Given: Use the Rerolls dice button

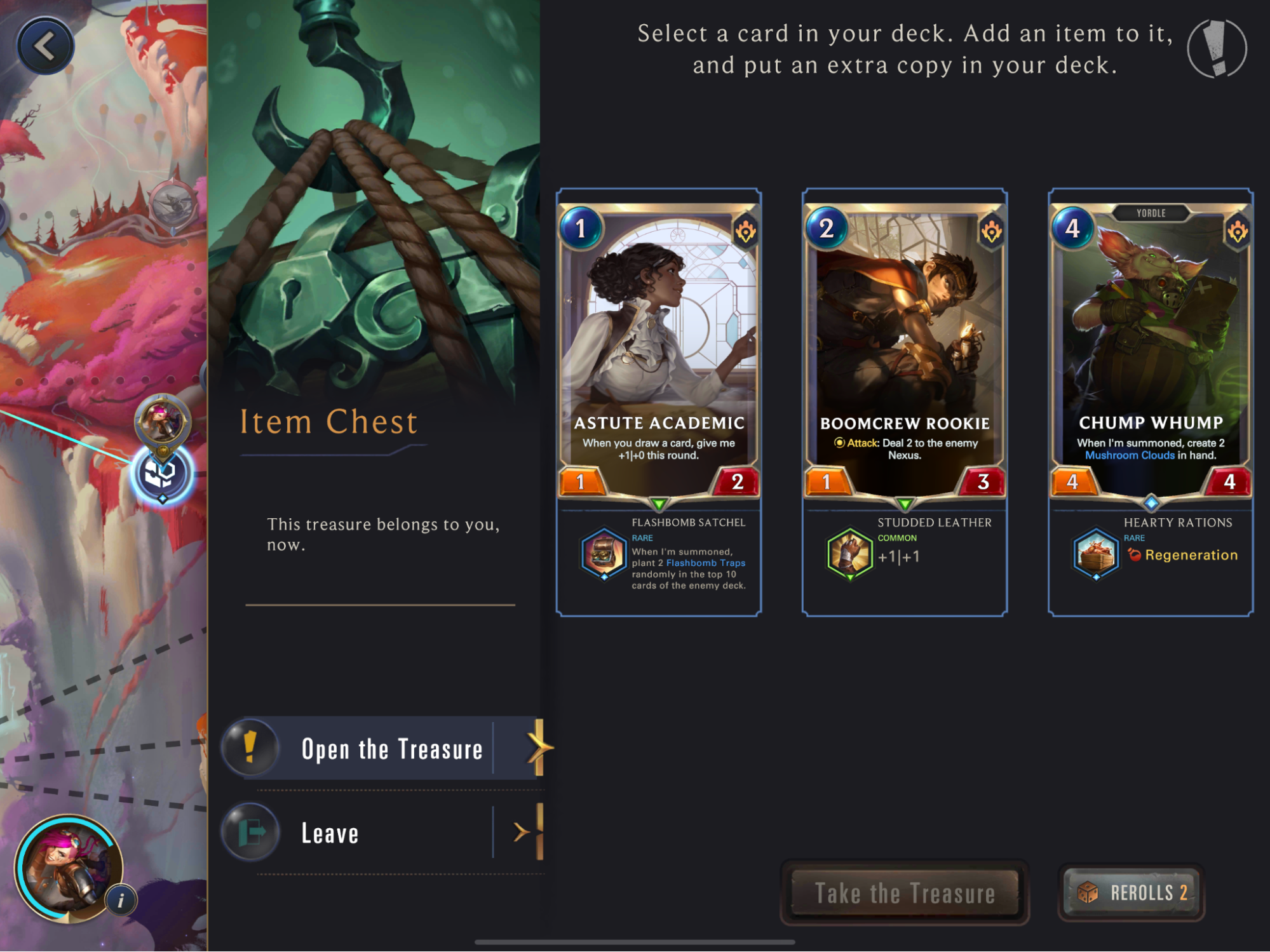Looking at the screenshot, I should click(1132, 893).
